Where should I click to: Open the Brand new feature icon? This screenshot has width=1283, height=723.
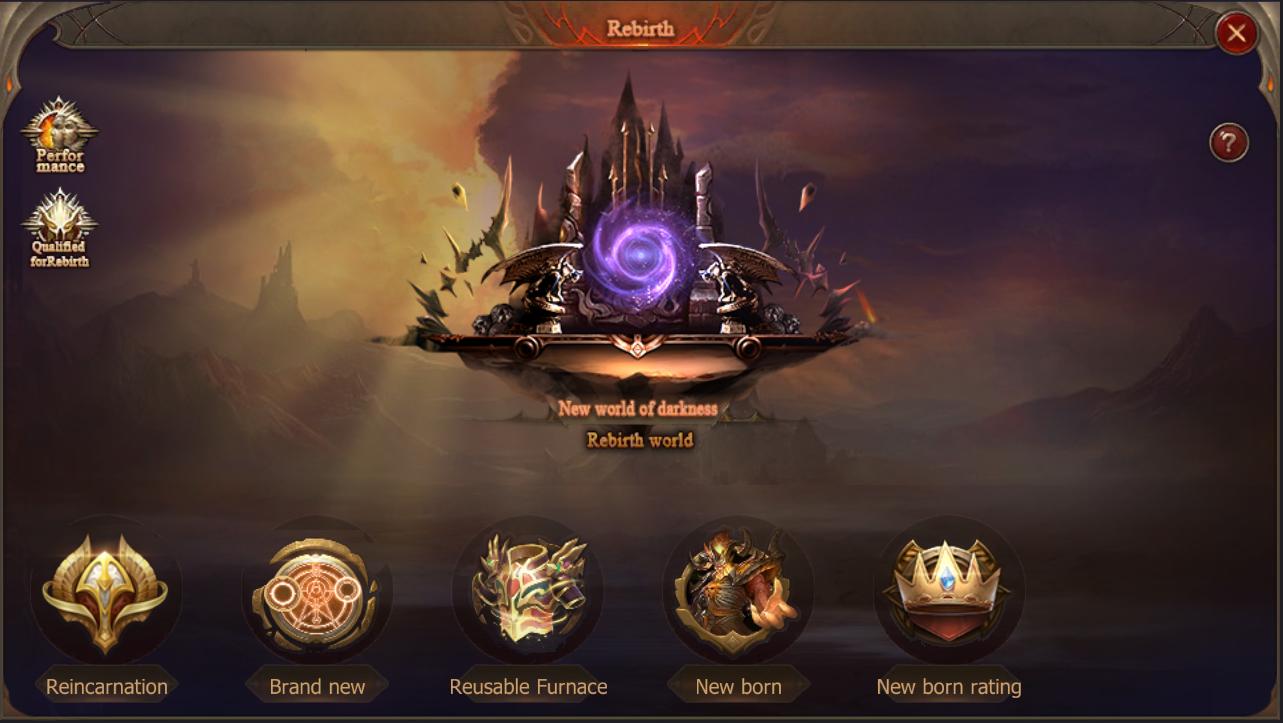click(315, 592)
